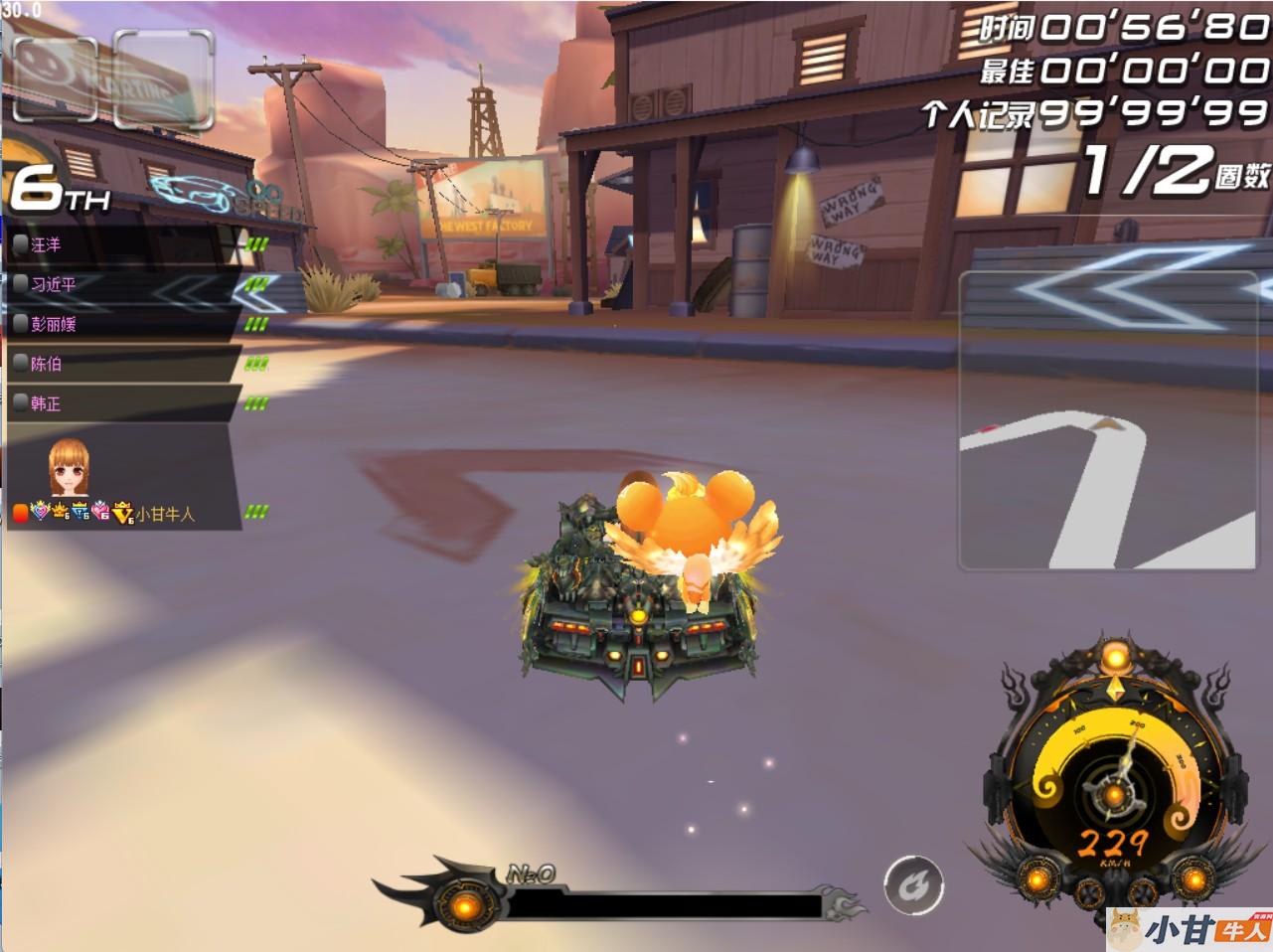This screenshot has height=952, width=1273.
Task: Click the N2O nitro gauge bar
Action: 664,903
